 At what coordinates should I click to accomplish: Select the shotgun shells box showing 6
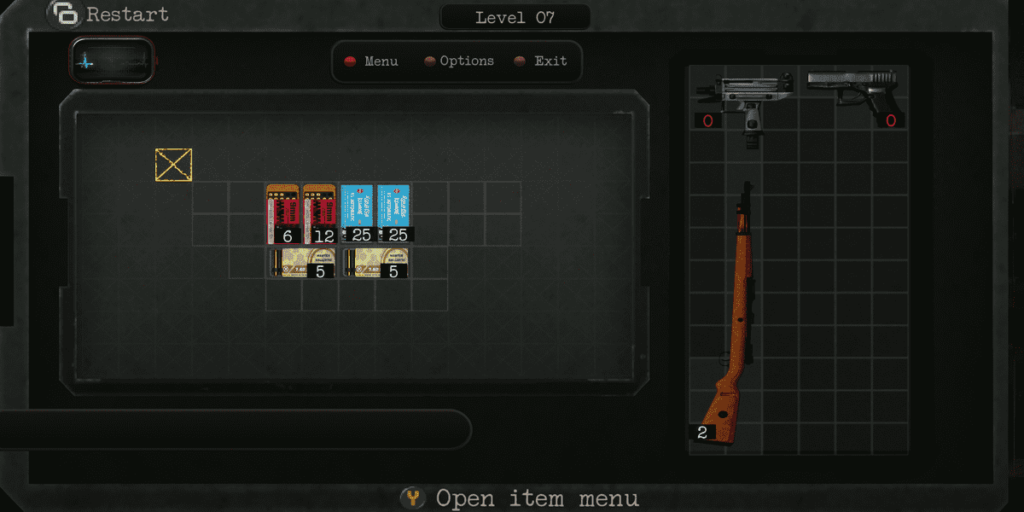(x=284, y=213)
